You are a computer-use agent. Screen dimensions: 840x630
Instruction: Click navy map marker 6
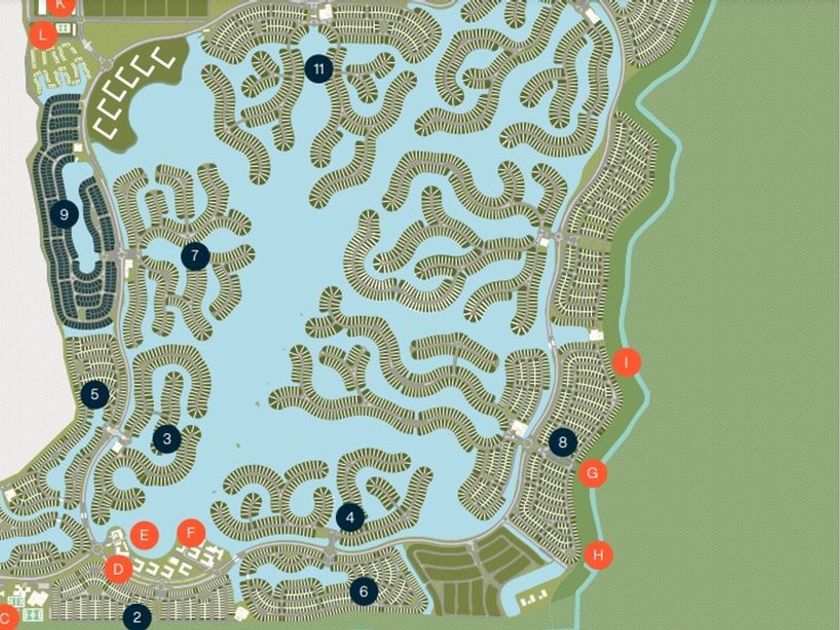pos(363,591)
